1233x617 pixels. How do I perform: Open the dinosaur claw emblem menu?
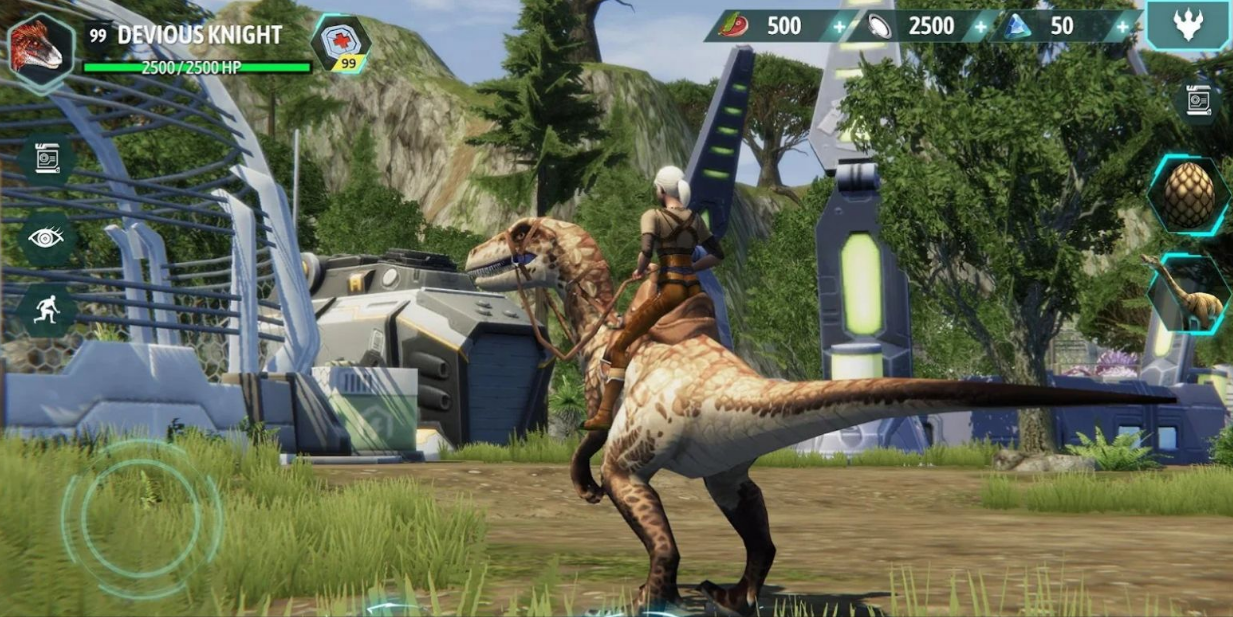click(x=1188, y=25)
